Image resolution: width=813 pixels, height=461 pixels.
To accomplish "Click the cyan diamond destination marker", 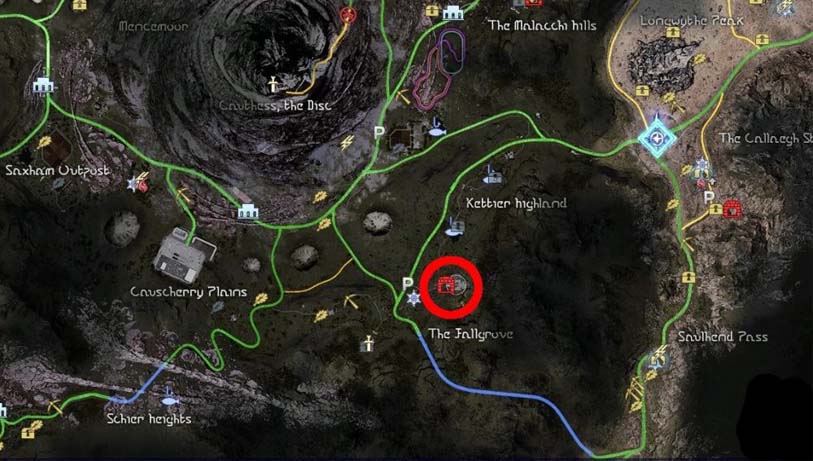I will tap(656, 137).
